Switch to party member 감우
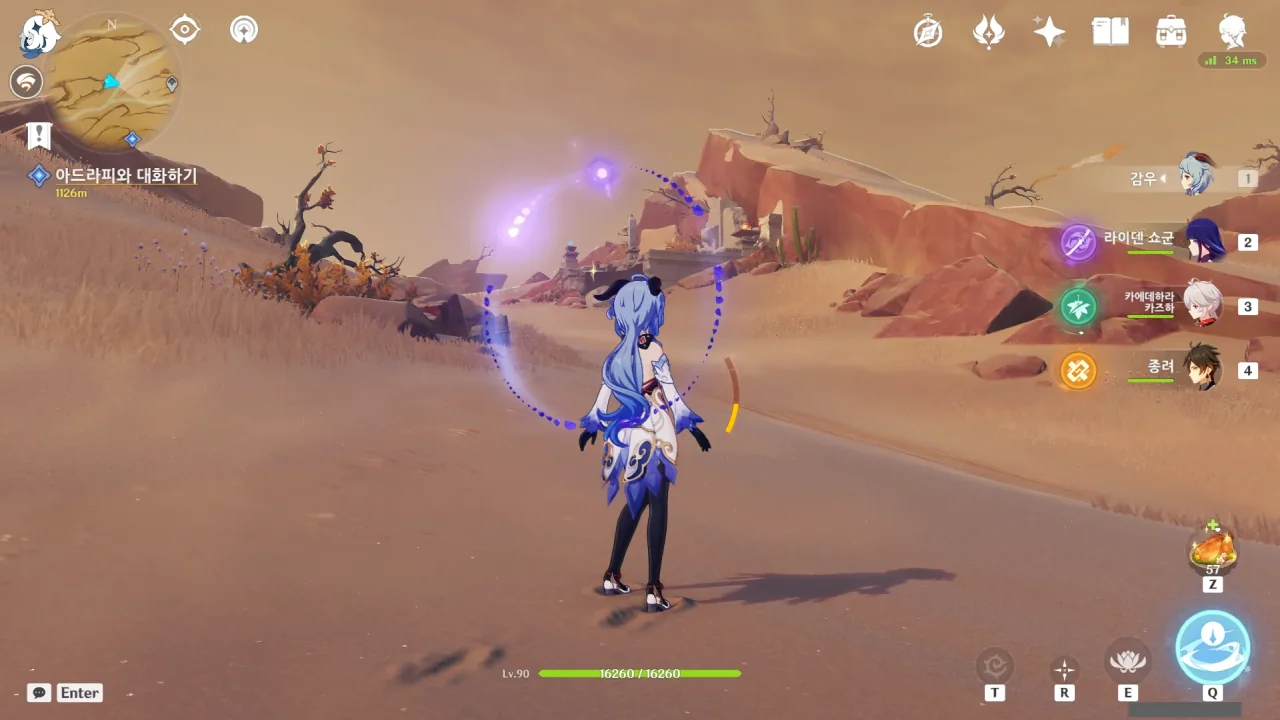1280x720 pixels. tap(1195, 175)
